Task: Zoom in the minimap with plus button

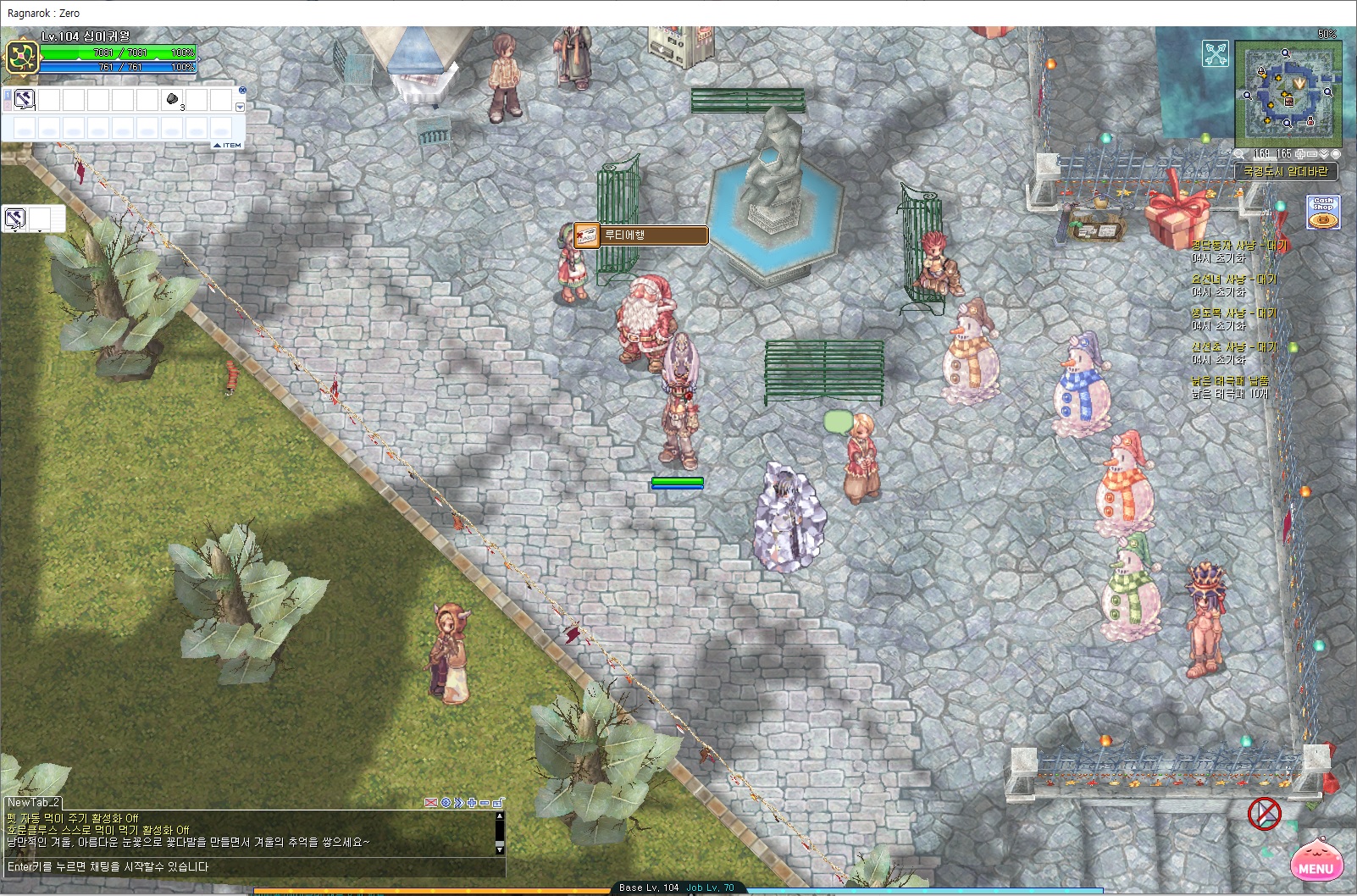Action: point(1300,154)
